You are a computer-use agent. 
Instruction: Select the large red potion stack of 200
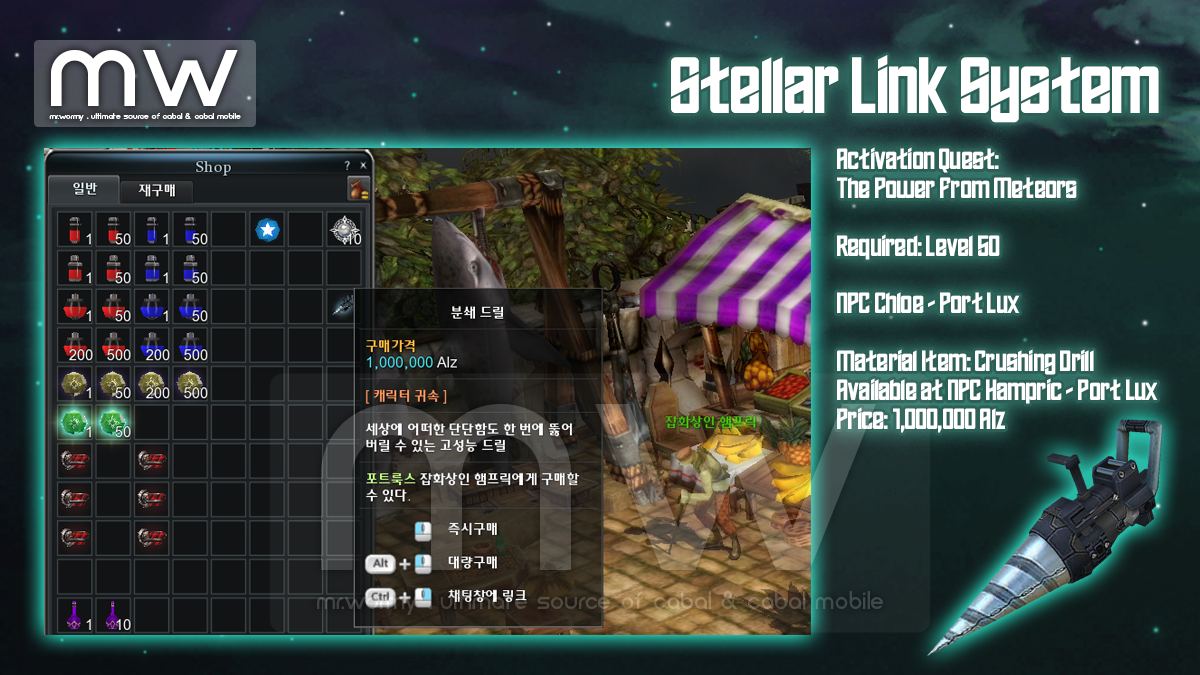(x=75, y=346)
